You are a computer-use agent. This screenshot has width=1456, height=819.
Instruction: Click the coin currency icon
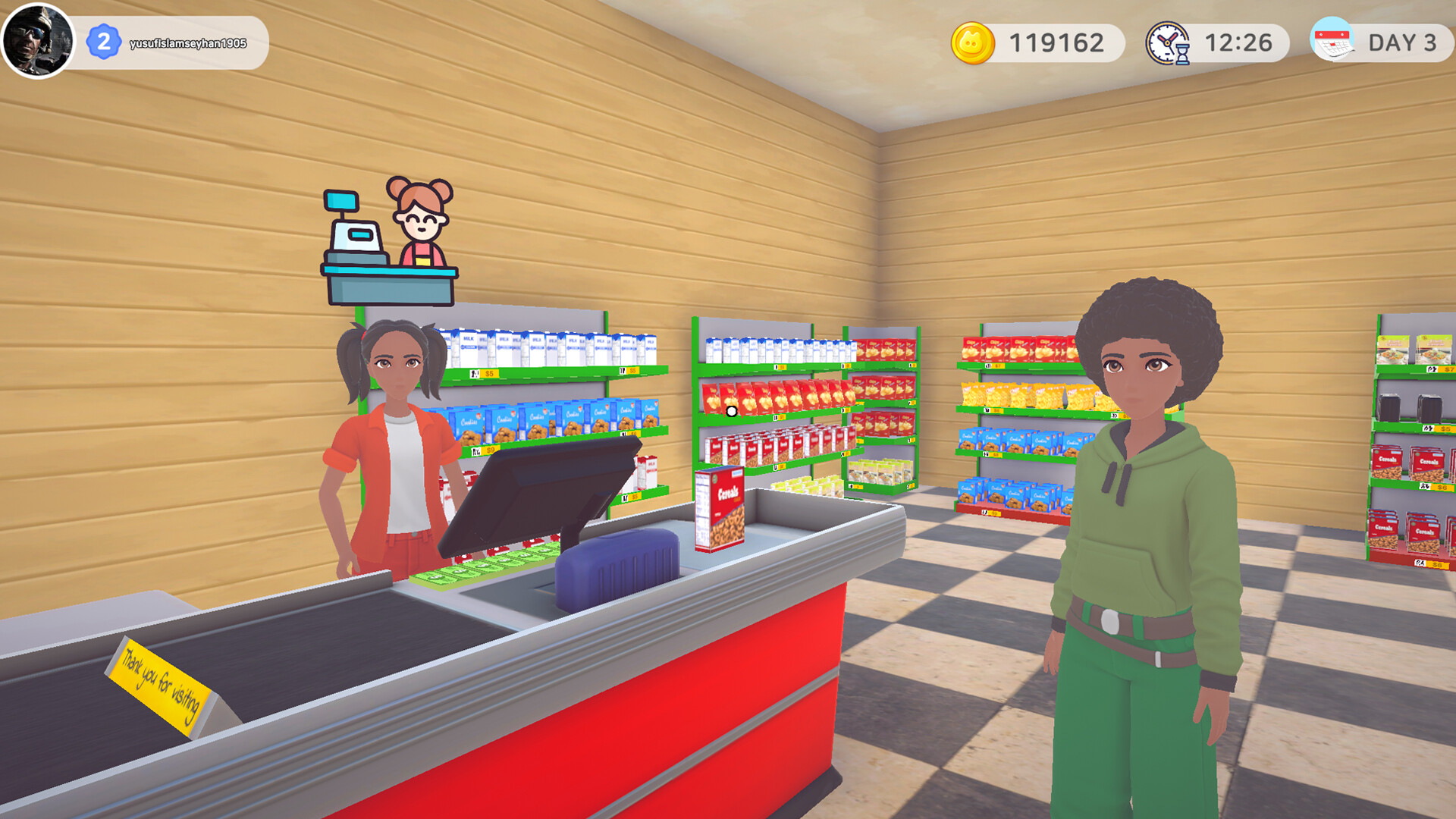(x=973, y=43)
